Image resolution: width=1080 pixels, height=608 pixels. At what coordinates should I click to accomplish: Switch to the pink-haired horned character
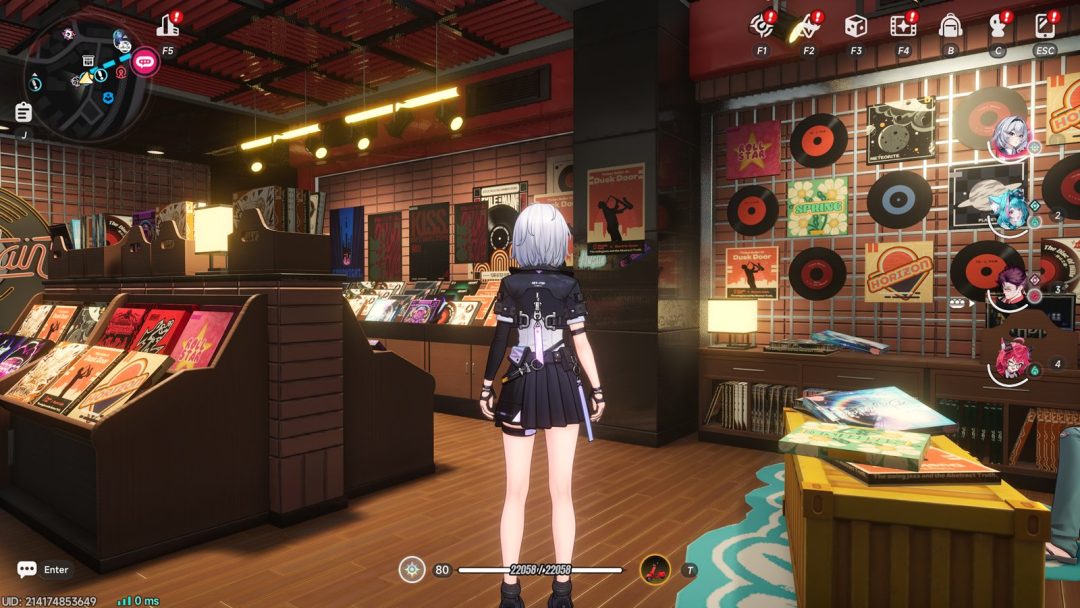(1012, 360)
